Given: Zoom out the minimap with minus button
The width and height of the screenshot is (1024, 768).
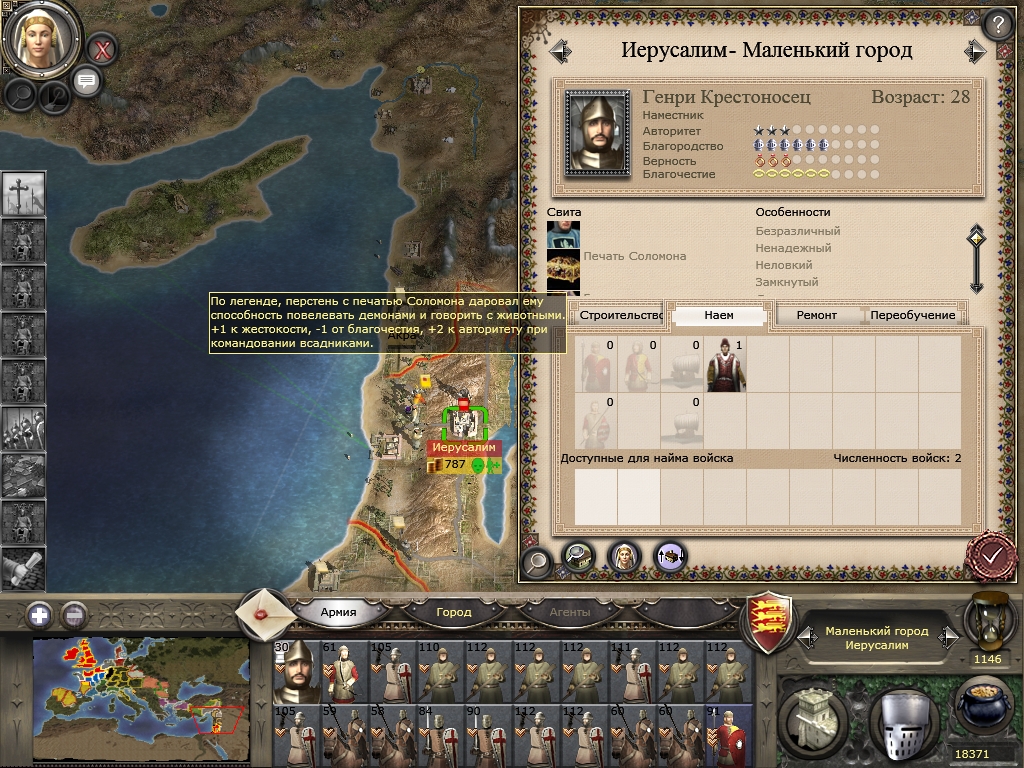Looking at the screenshot, I should pos(74,615).
